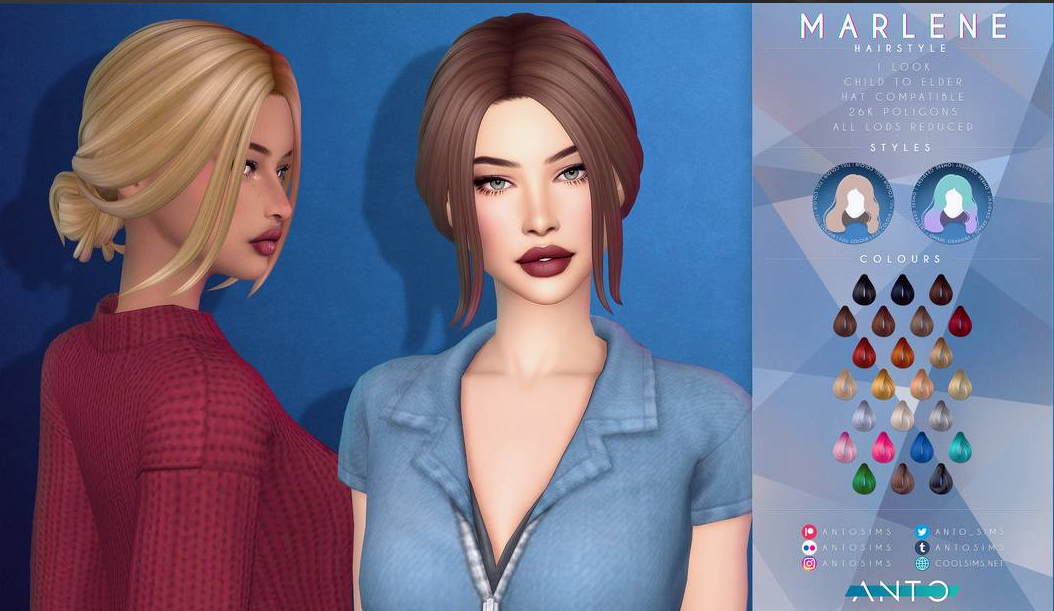Pick the burgundy red hair swatch
This screenshot has height=611, width=1054.
pos(960,321)
